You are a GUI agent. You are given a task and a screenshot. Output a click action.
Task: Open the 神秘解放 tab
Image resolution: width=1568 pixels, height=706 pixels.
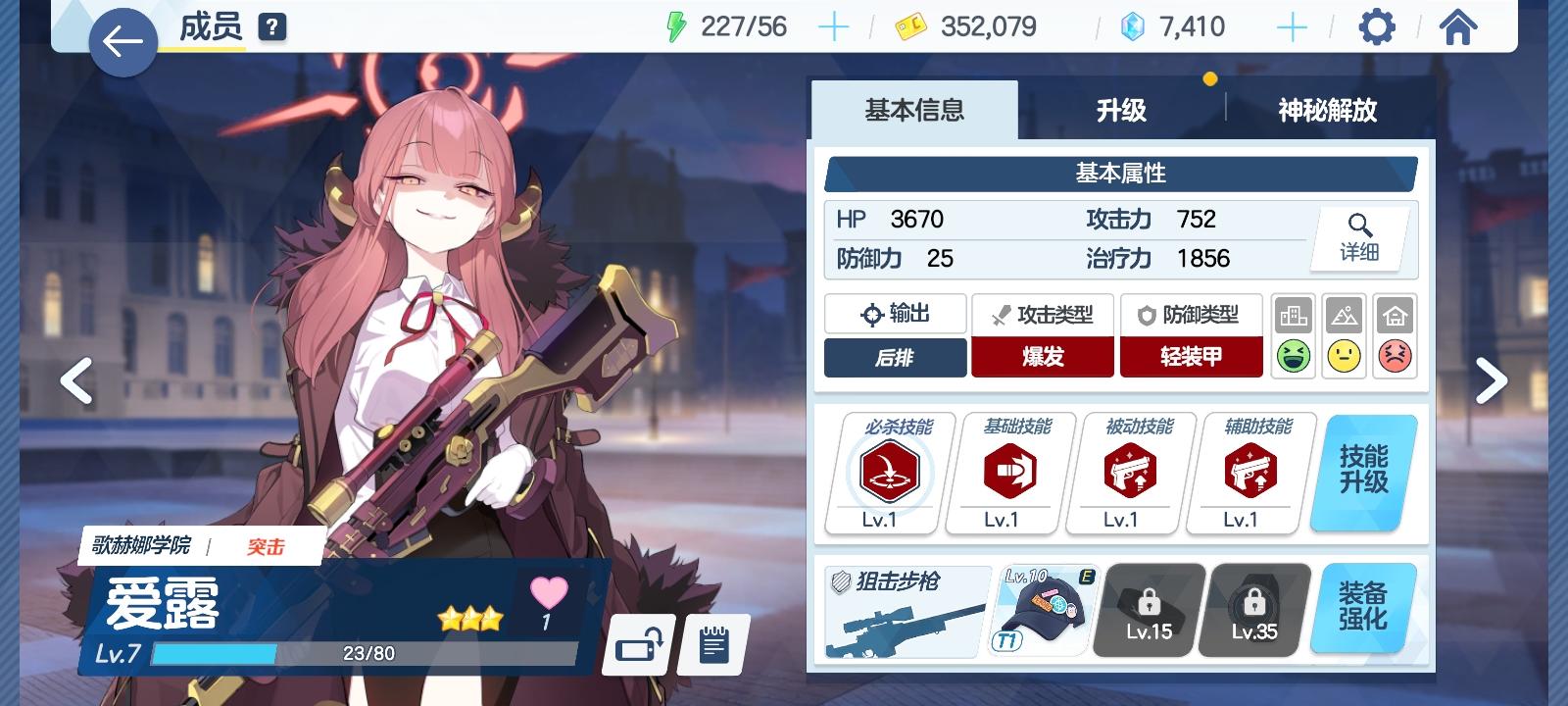coord(1329,111)
